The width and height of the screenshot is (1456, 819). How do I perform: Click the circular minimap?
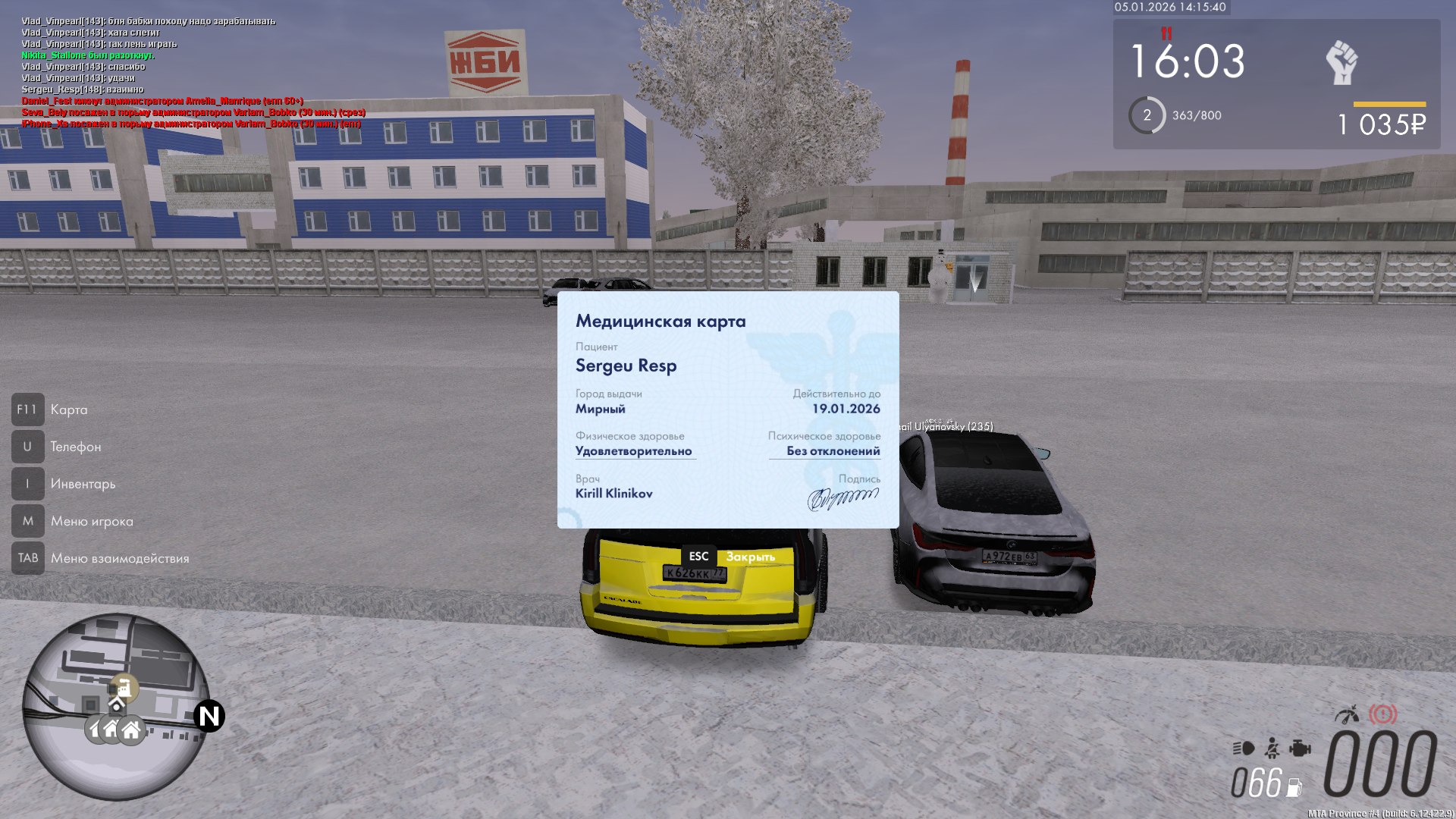115,705
